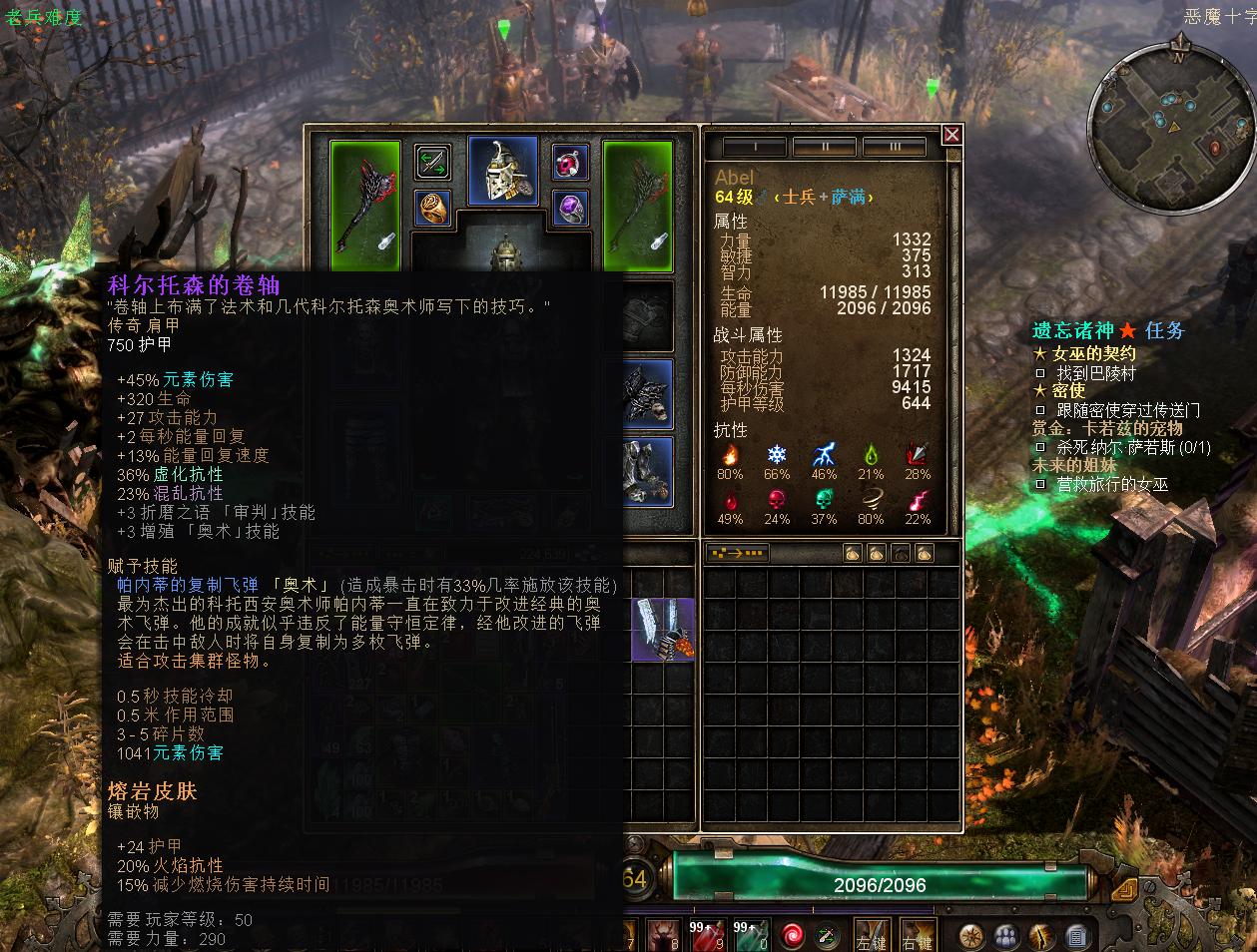Show character stats tab III

(894, 148)
